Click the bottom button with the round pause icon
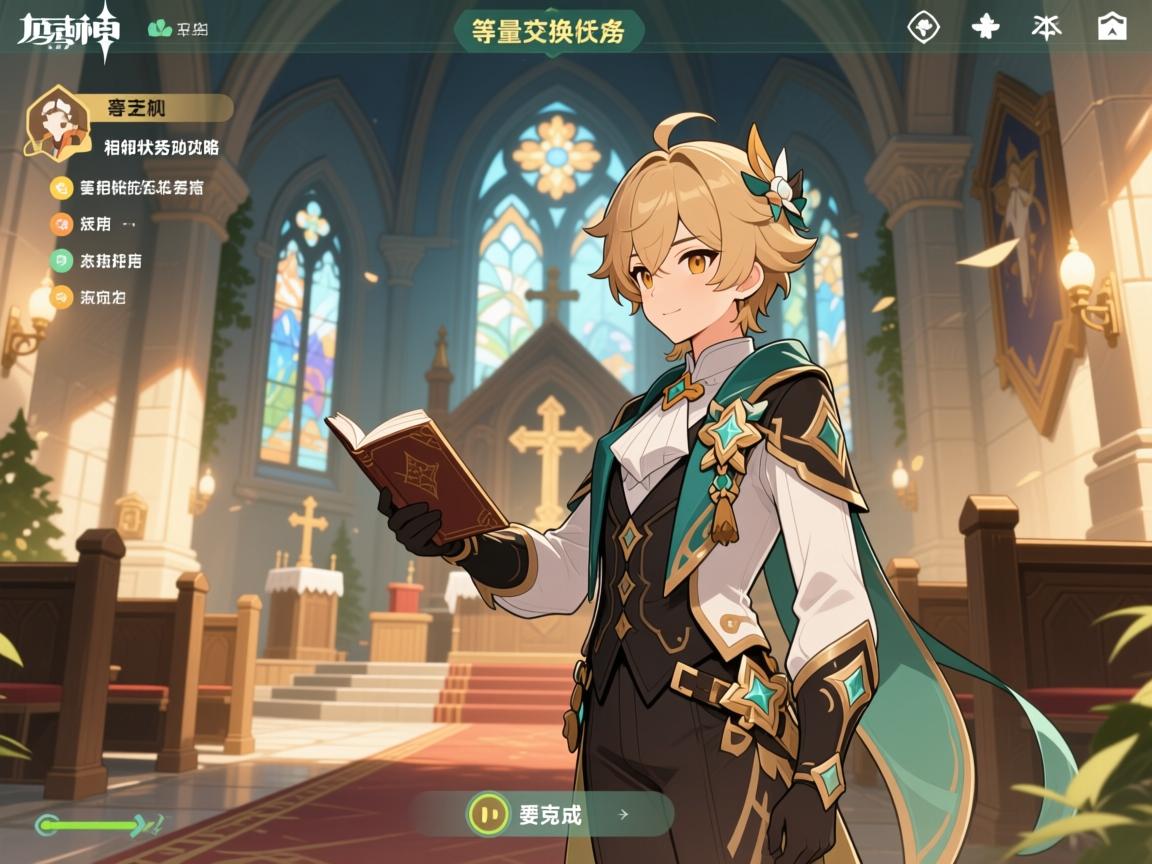1152x864 pixels. [541, 814]
